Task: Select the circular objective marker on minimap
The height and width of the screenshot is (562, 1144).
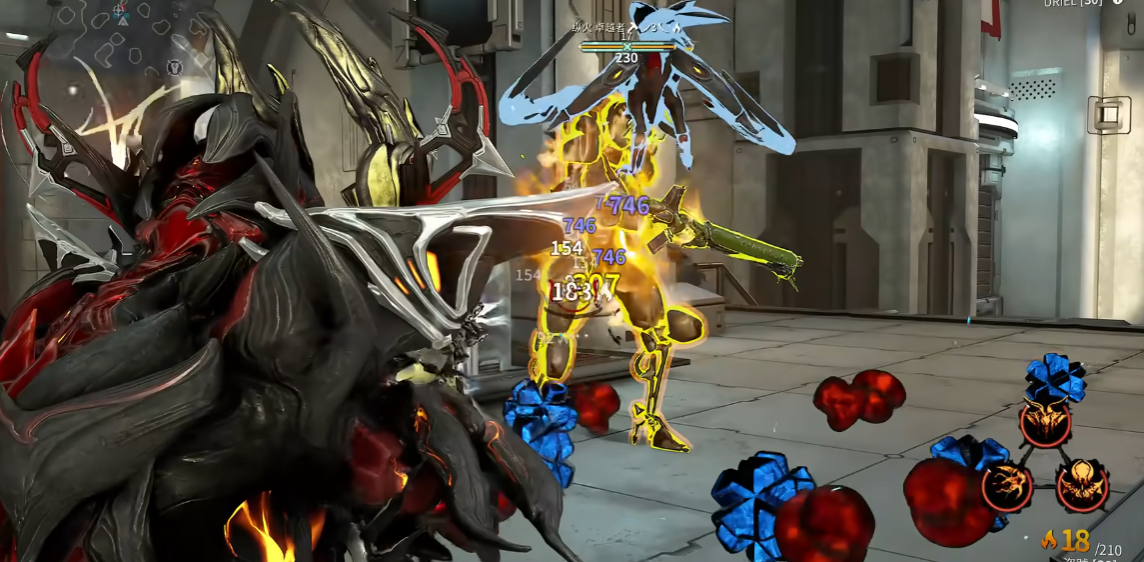Action: [175, 68]
